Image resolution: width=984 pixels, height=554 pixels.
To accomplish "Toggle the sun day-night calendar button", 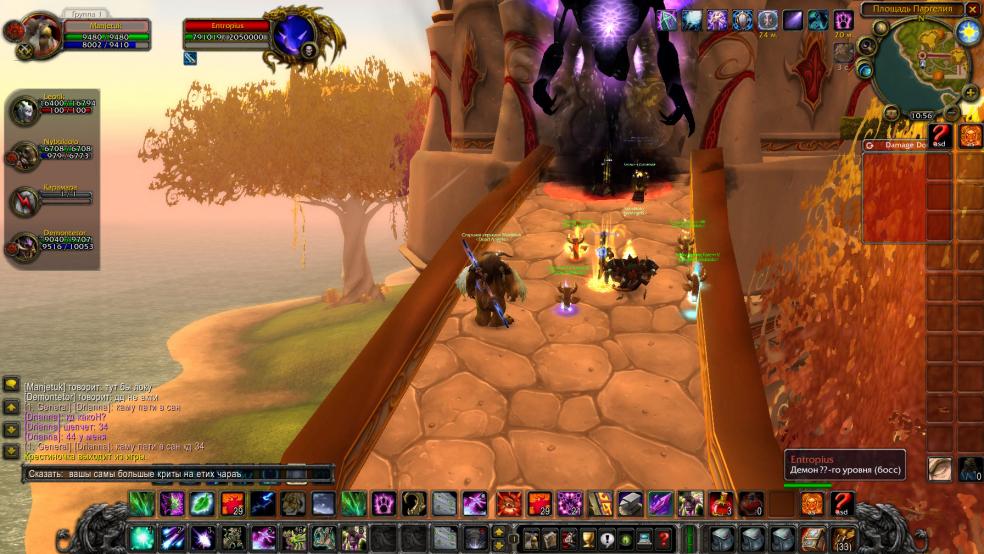I will [x=967, y=32].
